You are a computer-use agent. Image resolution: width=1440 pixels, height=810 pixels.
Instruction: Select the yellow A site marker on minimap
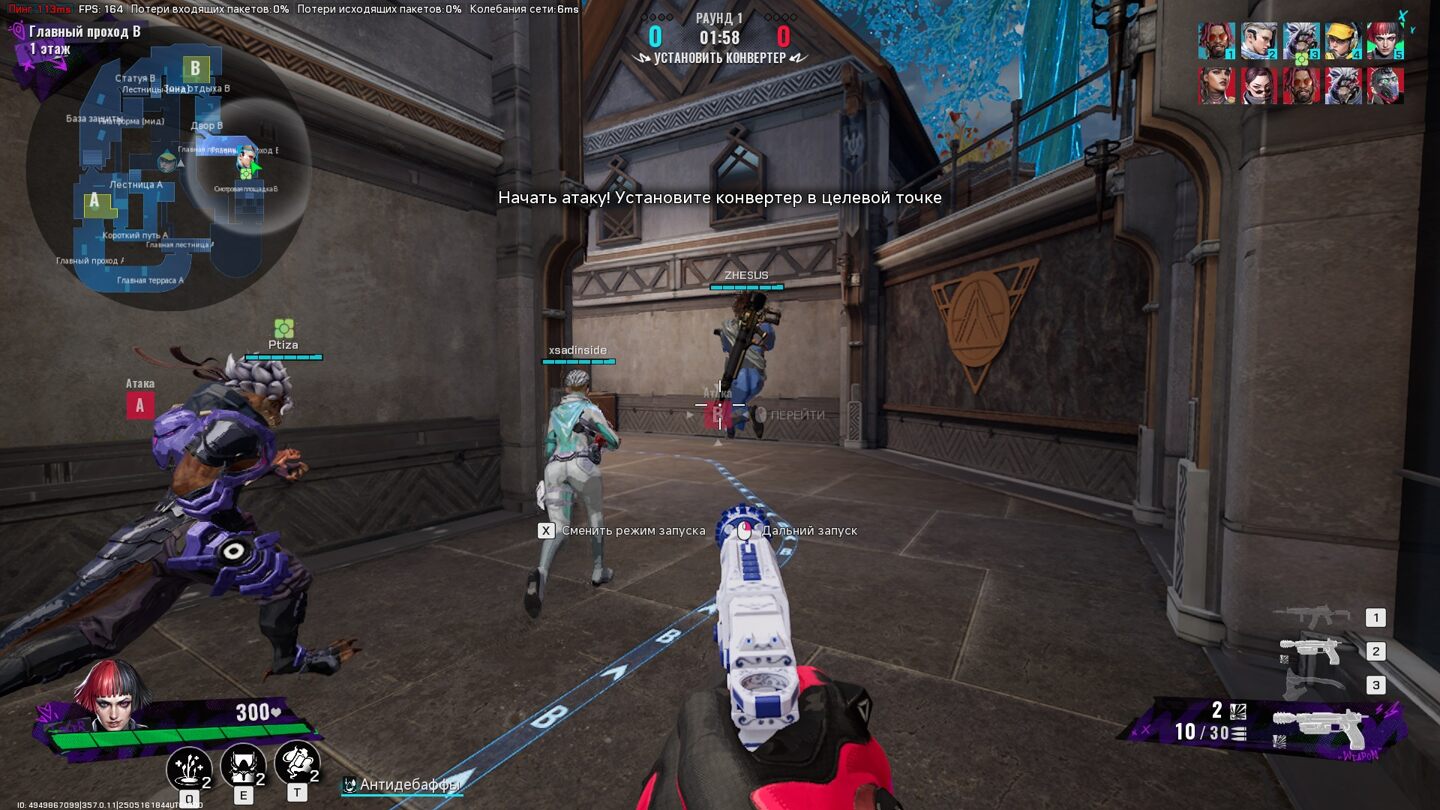click(96, 202)
